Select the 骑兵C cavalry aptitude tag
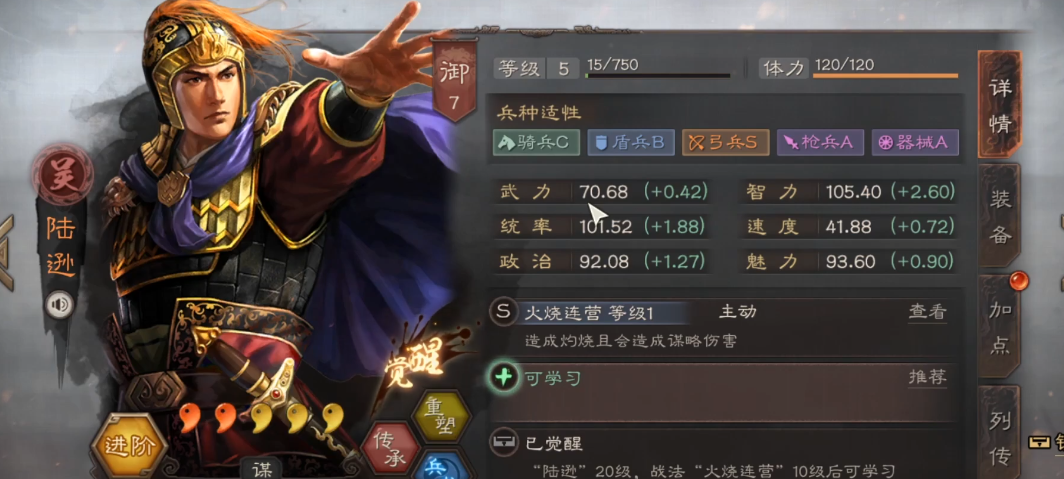This screenshot has width=1064, height=479. point(536,142)
